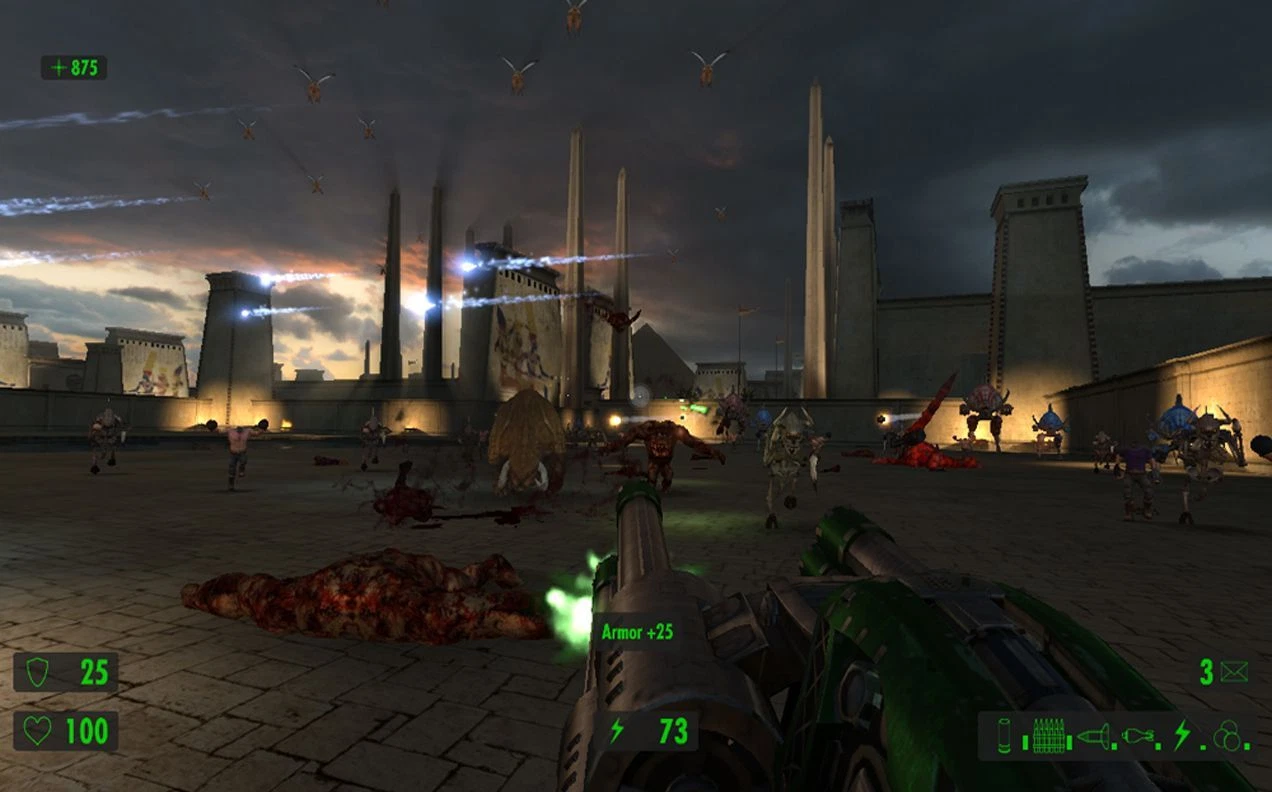1272x792 pixels.
Task: Select the shotgun shell ammo icon
Action: (x=1004, y=736)
